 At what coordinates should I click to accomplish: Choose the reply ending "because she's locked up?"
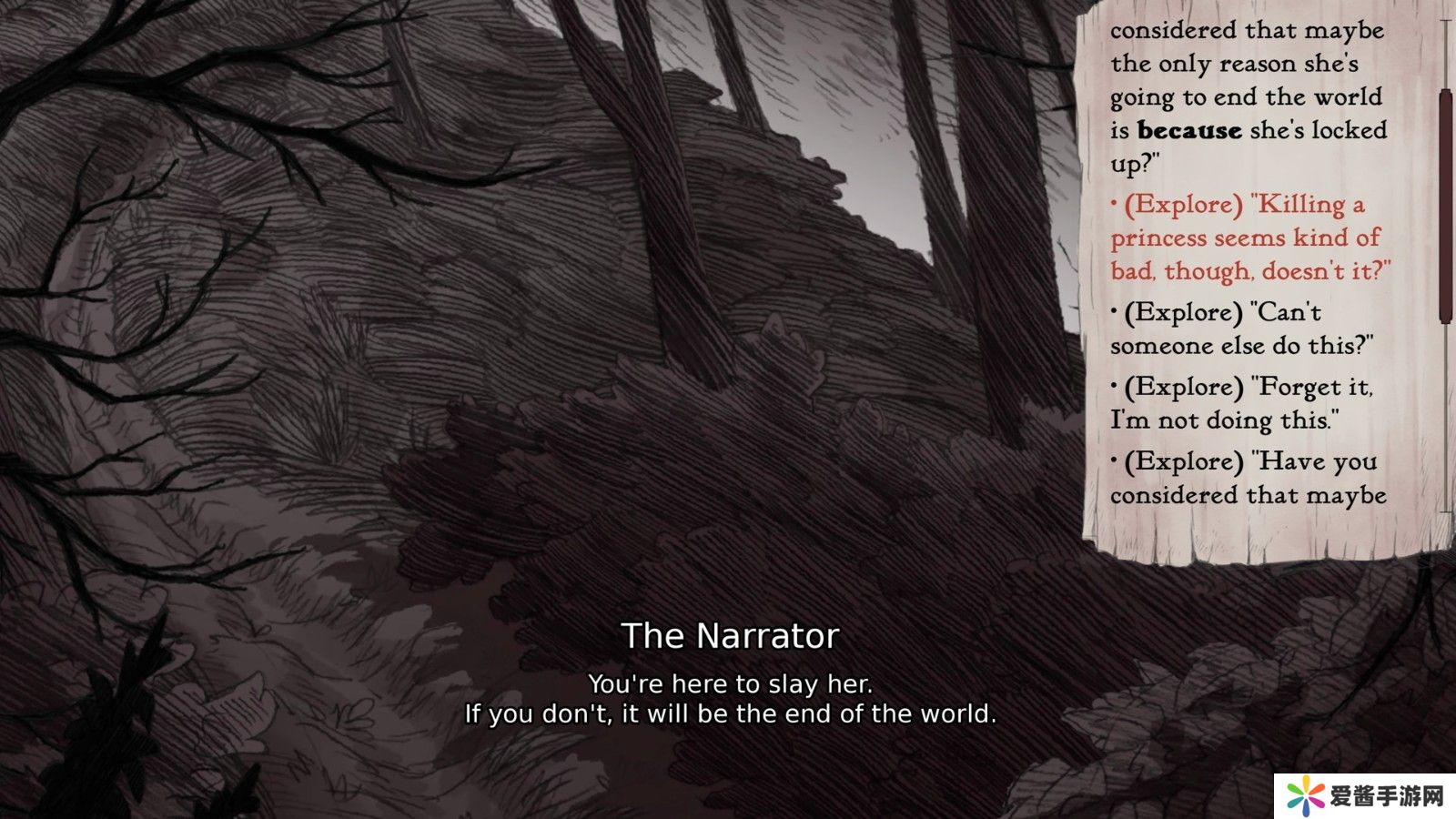coord(1247,97)
